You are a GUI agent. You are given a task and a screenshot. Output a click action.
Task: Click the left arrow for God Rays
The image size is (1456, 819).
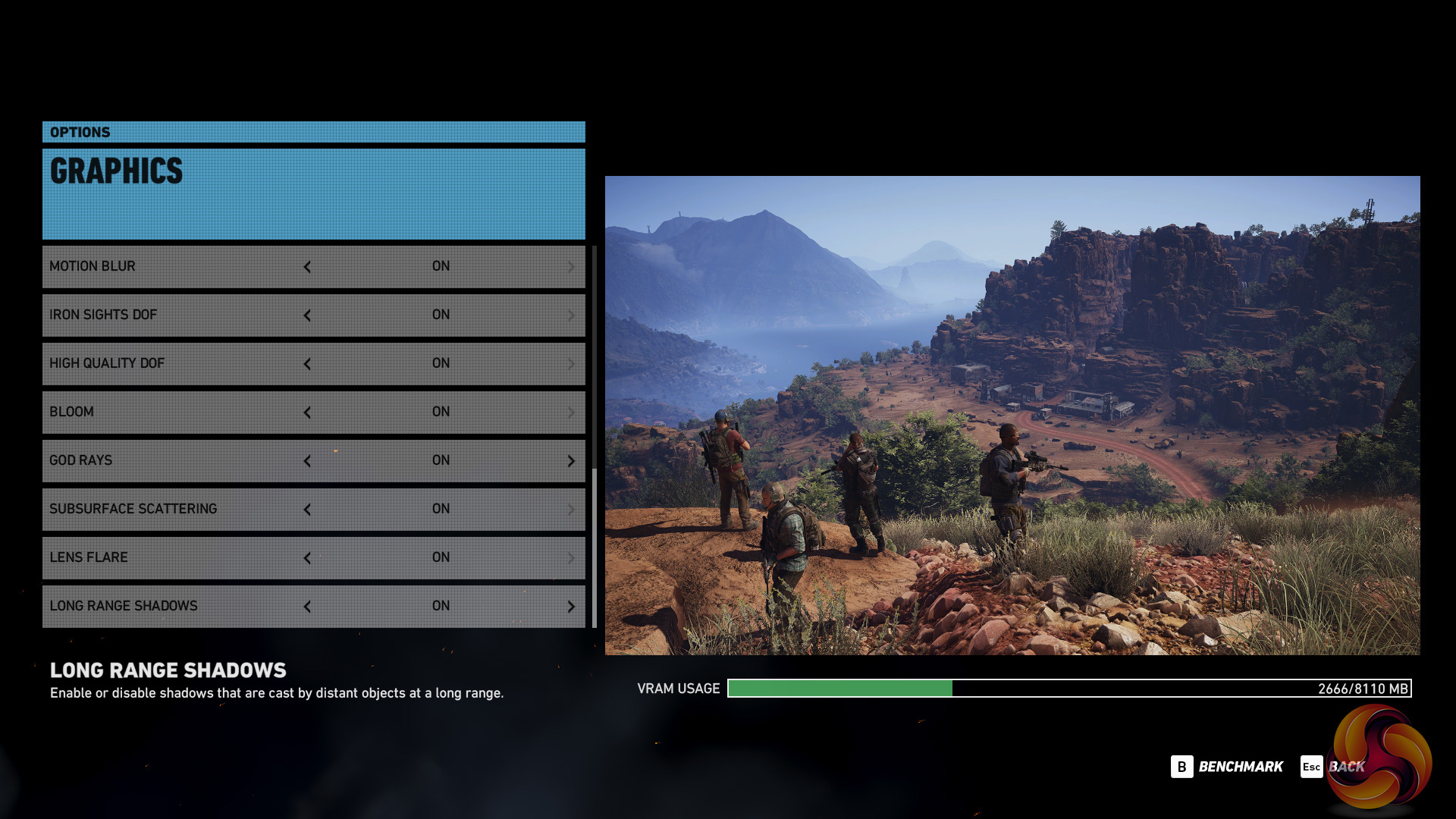coord(307,461)
